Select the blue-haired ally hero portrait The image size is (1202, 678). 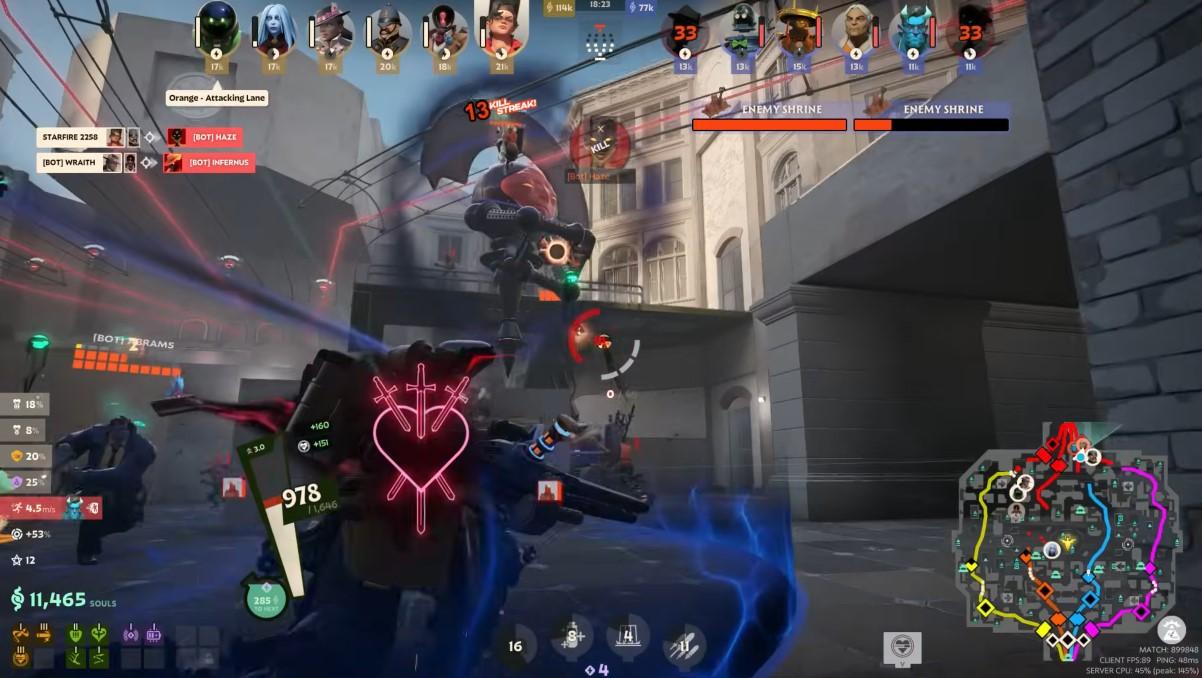(273, 29)
